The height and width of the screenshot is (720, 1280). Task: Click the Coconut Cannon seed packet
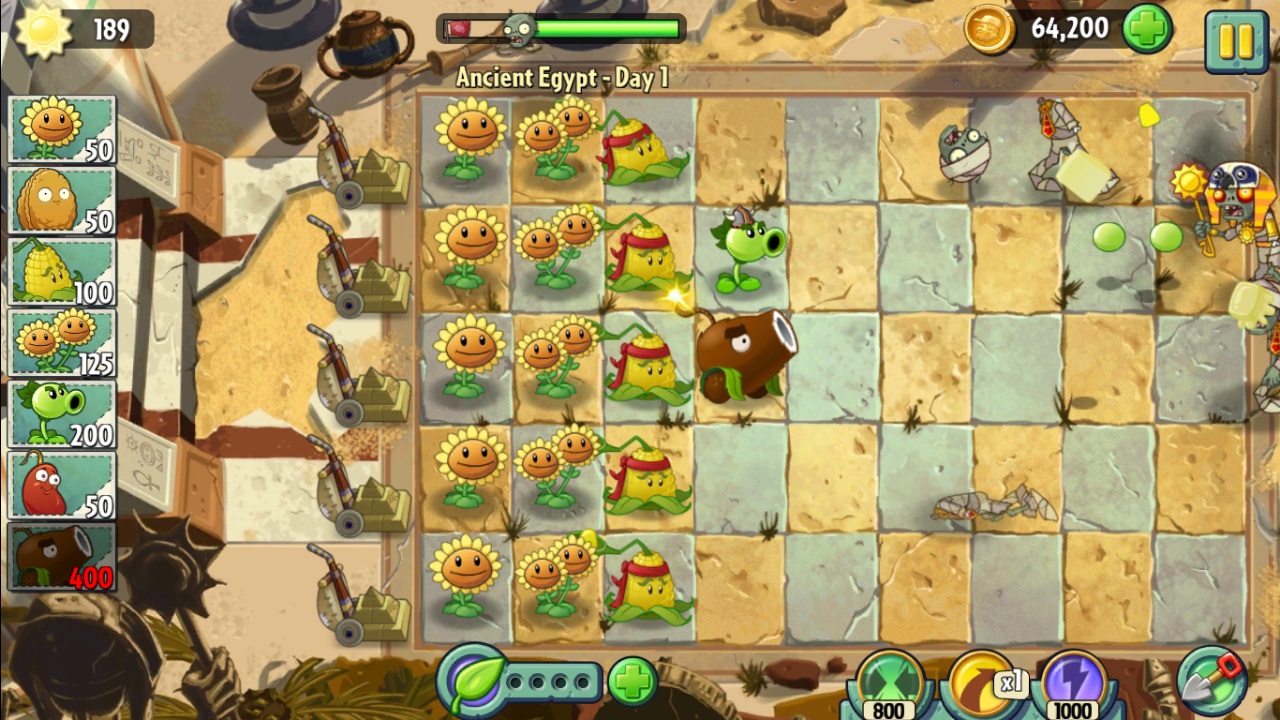click(x=62, y=556)
